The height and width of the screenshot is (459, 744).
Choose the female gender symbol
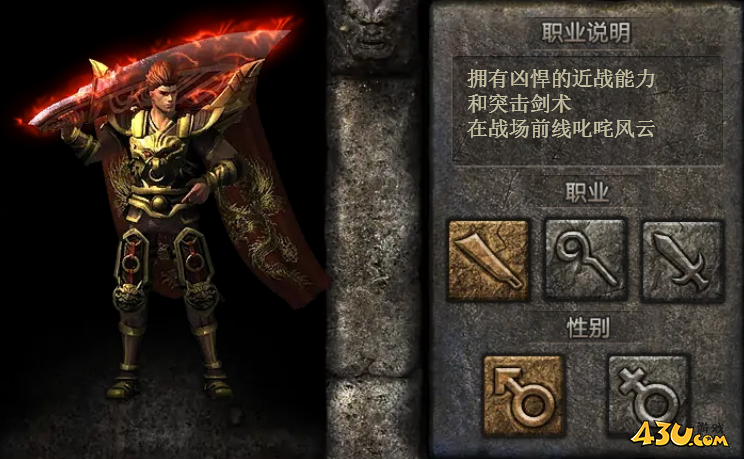point(649,394)
